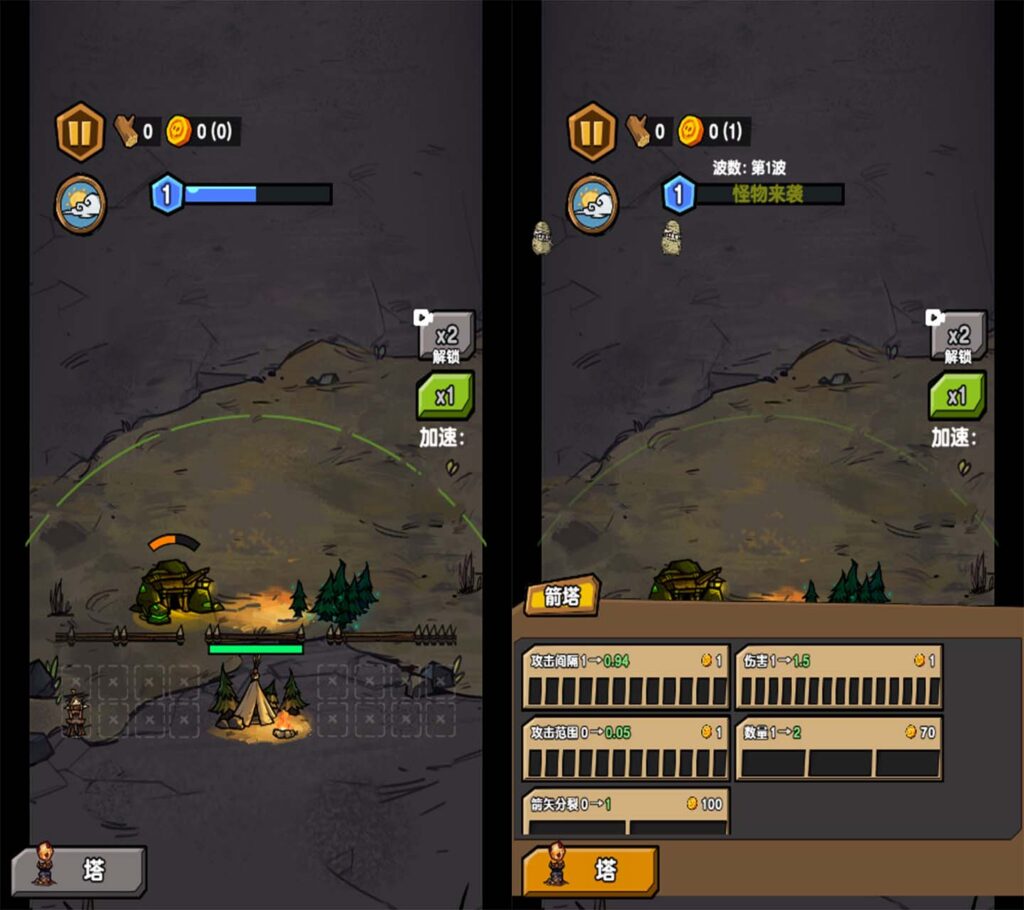Close the panel with the orange 塔 button
This screenshot has height=910, width=1024.
tap(591, 870)
